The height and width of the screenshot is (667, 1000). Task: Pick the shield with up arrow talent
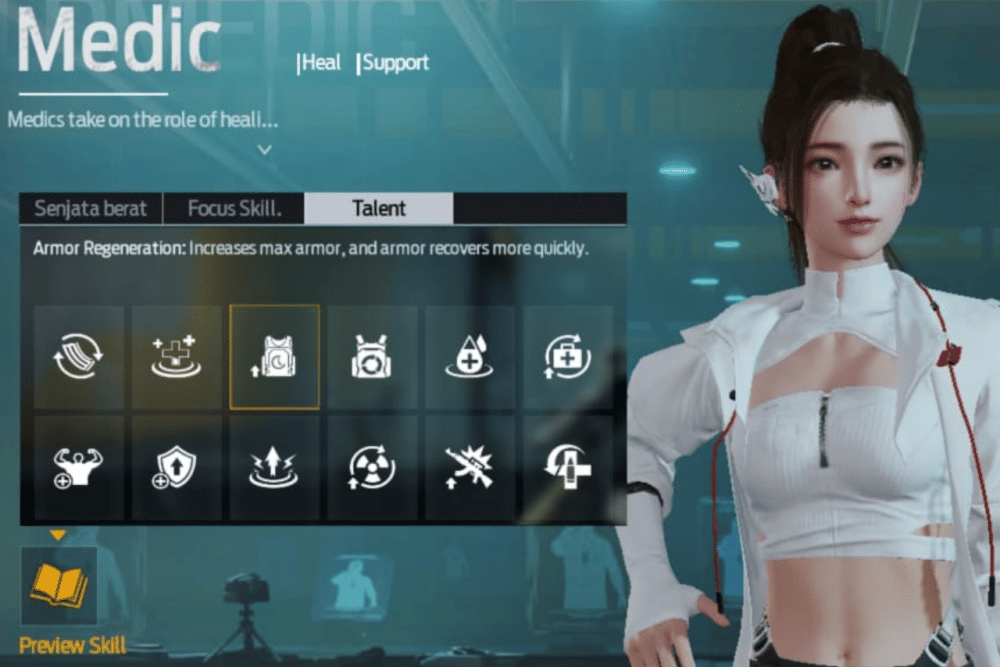pyautogui.click(x=177, y=467)
